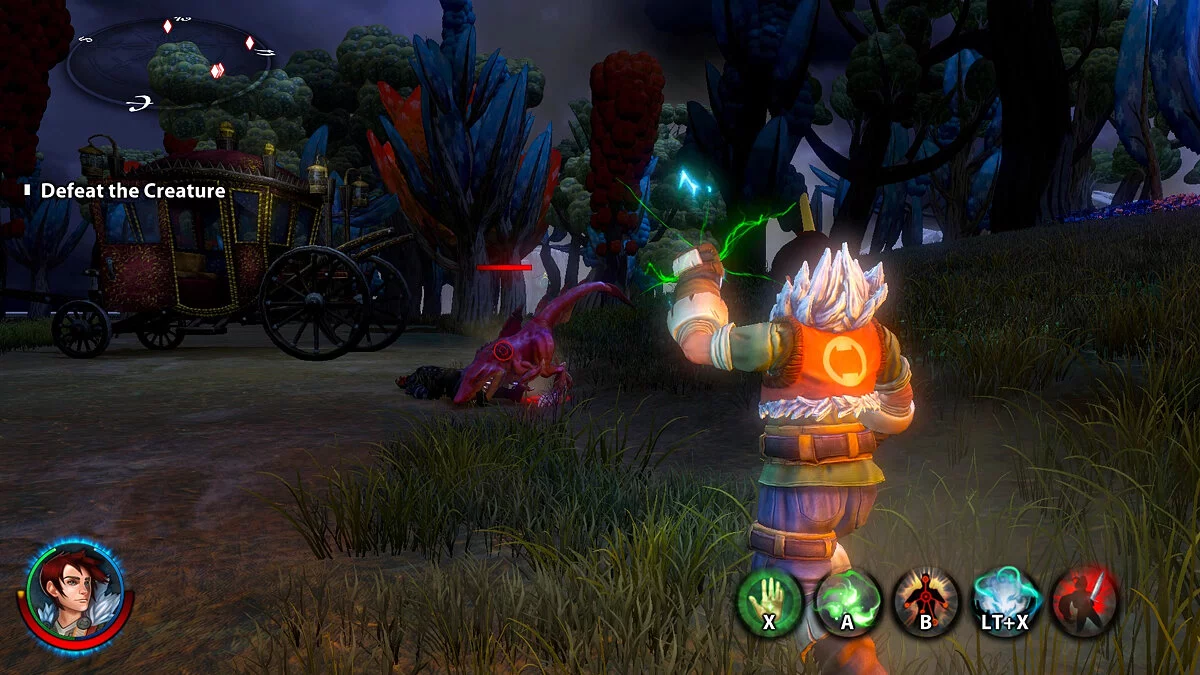Activate the golden hand ability
1200x675 pixels.
769,600
